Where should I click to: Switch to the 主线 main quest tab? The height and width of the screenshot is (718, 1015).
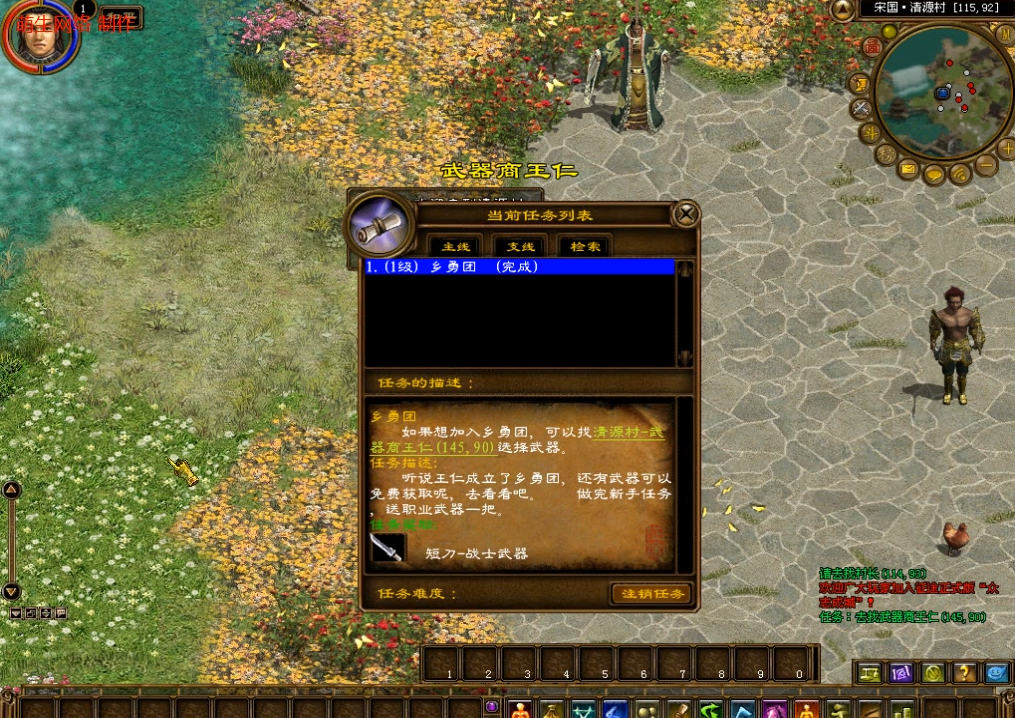coord(455,246)
